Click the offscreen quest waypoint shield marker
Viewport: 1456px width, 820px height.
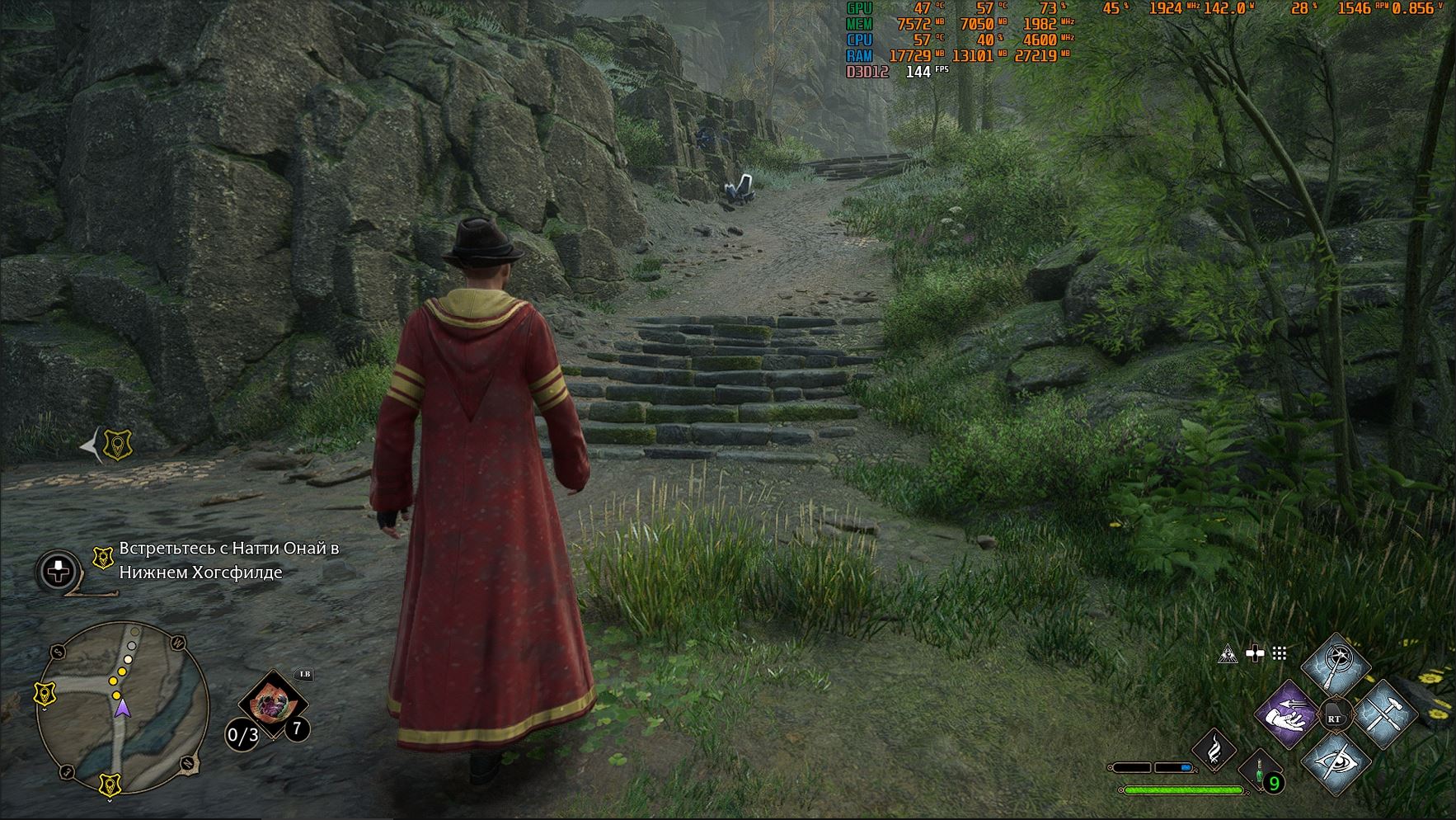[118, 445]
